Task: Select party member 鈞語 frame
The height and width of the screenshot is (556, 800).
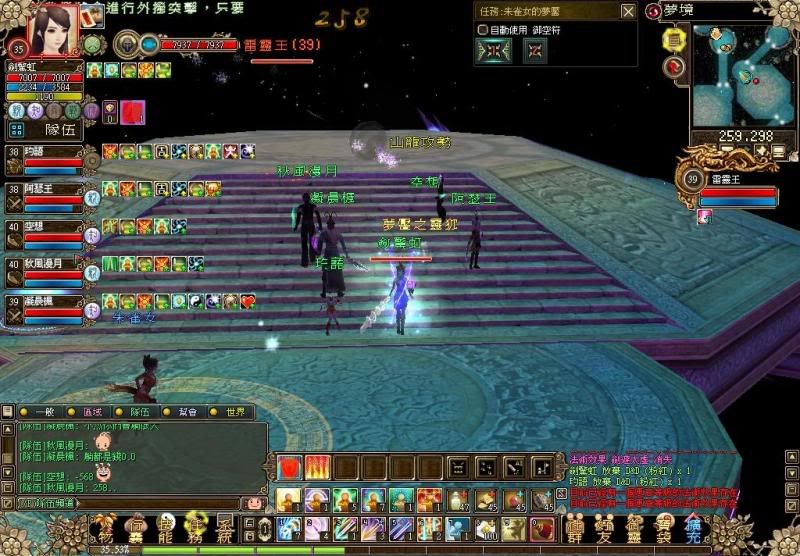Action: point(45,158)
